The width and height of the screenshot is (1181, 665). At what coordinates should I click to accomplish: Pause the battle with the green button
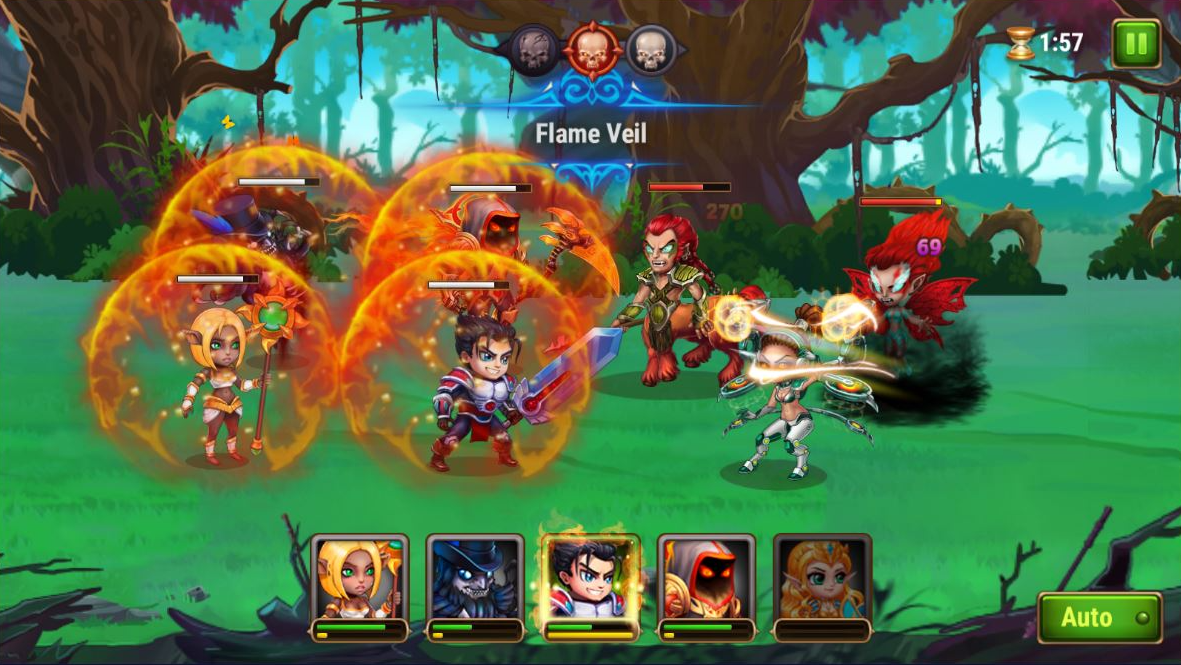click(1136, 44)
